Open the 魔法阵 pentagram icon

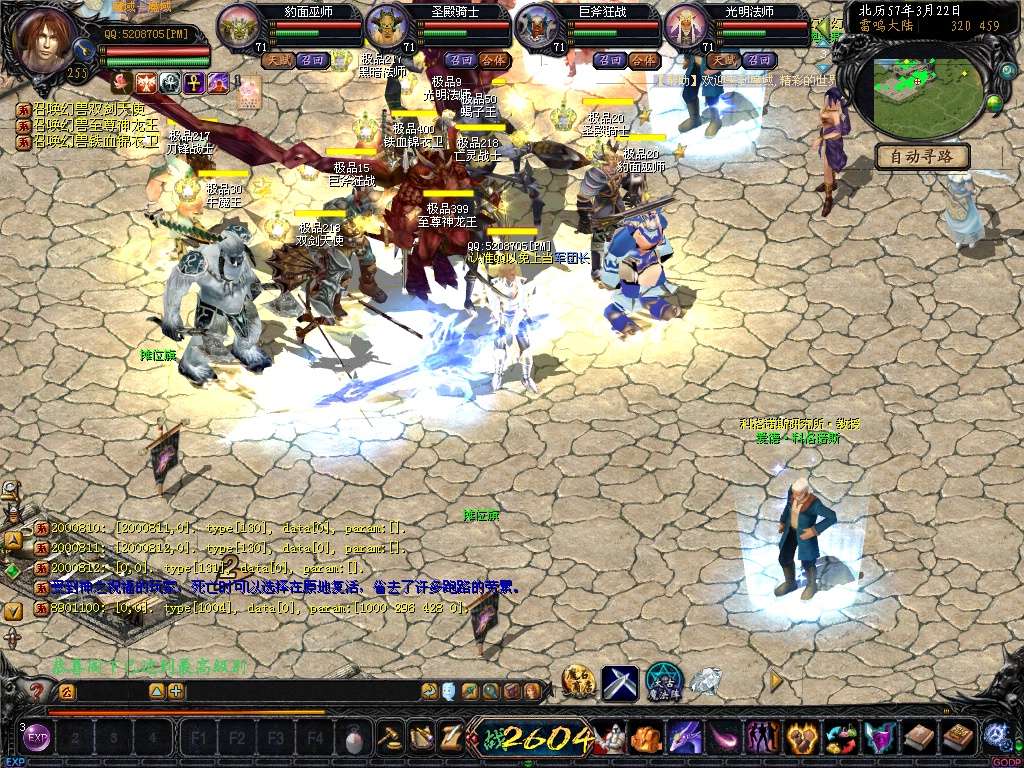[663, 681]
